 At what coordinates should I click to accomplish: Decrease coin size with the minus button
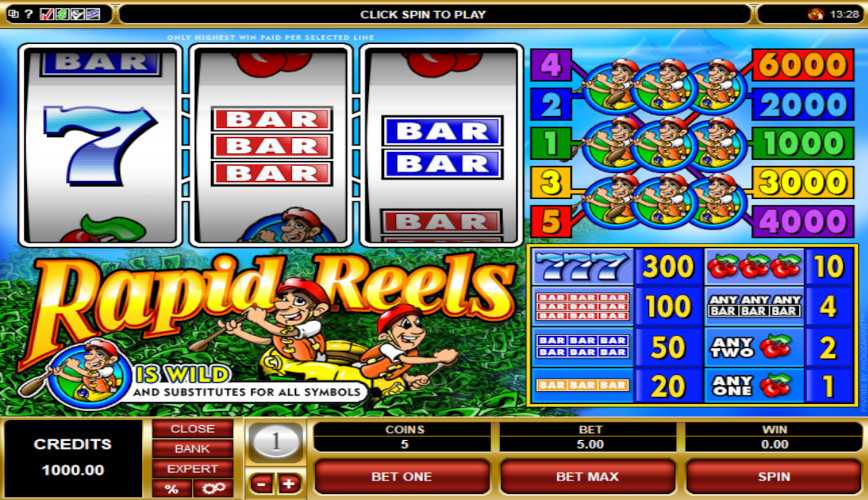[260, 484]
